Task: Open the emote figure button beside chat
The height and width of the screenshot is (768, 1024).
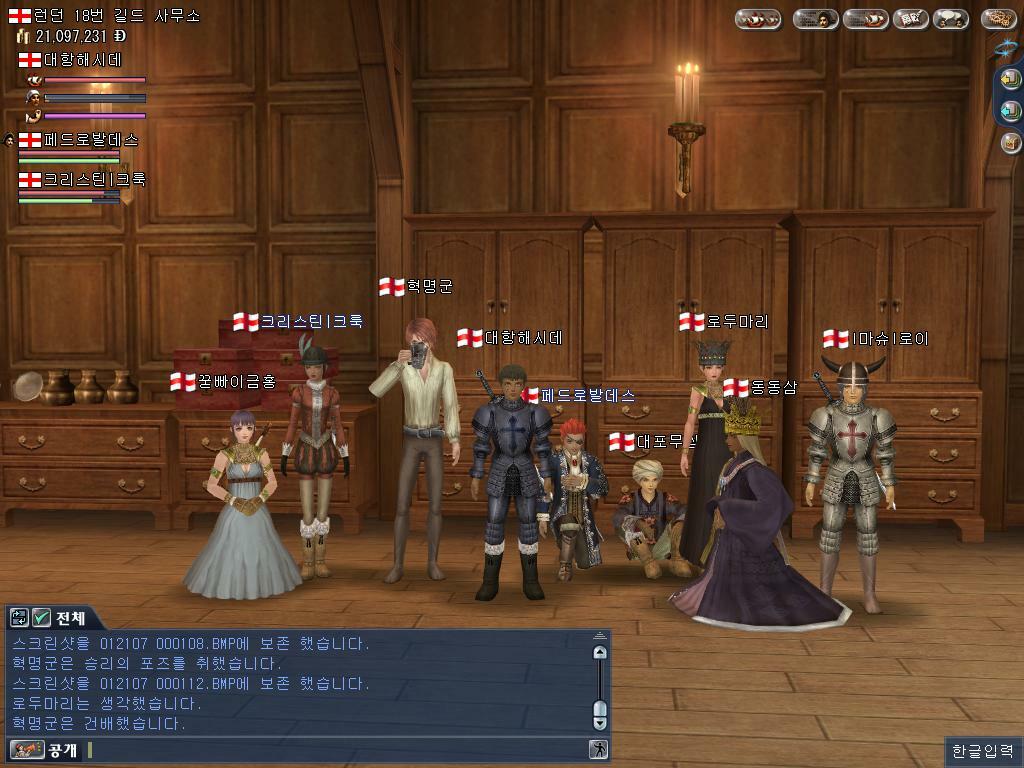Action: 598,749
